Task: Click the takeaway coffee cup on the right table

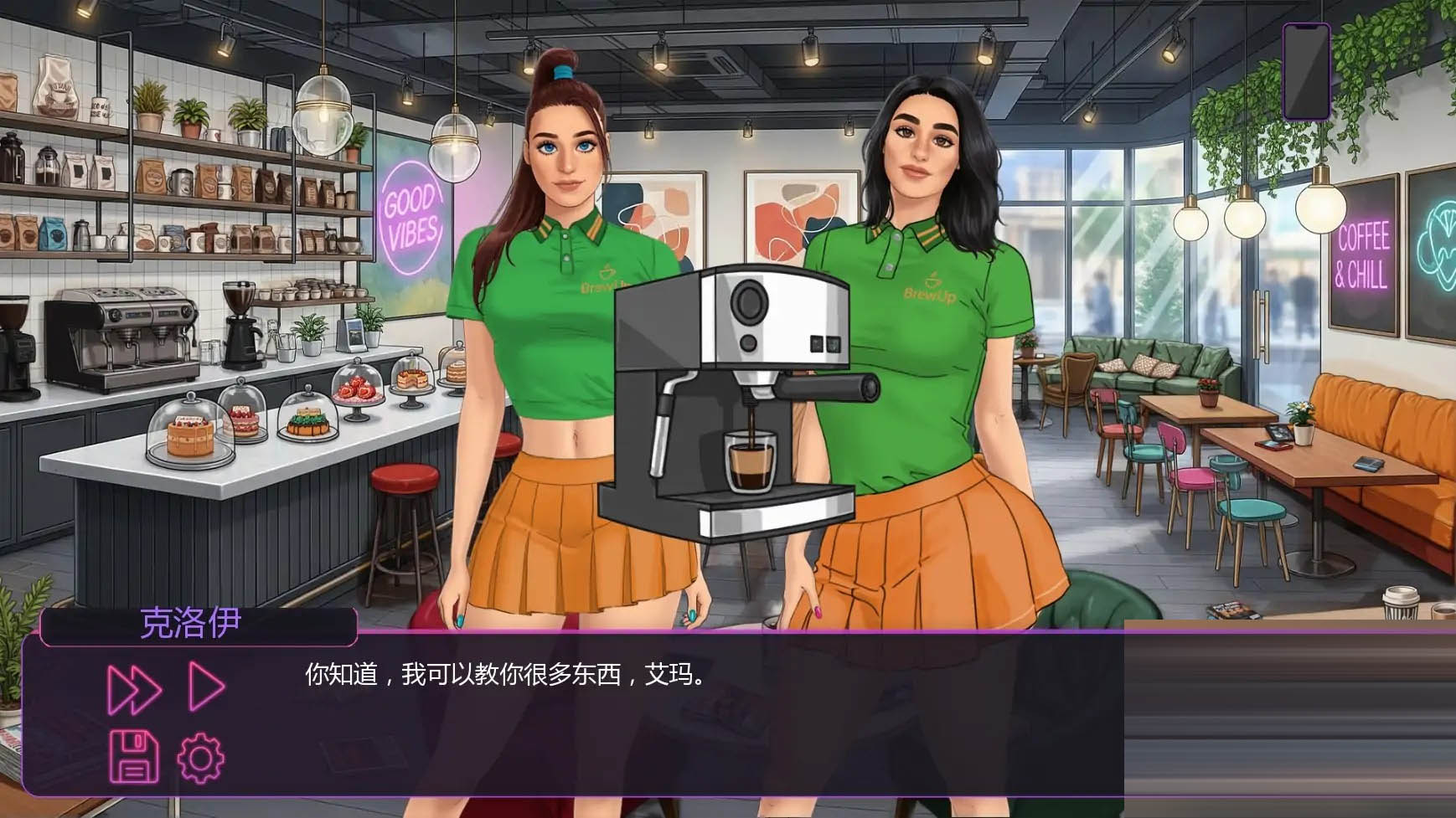Action: pos(1401,604)
